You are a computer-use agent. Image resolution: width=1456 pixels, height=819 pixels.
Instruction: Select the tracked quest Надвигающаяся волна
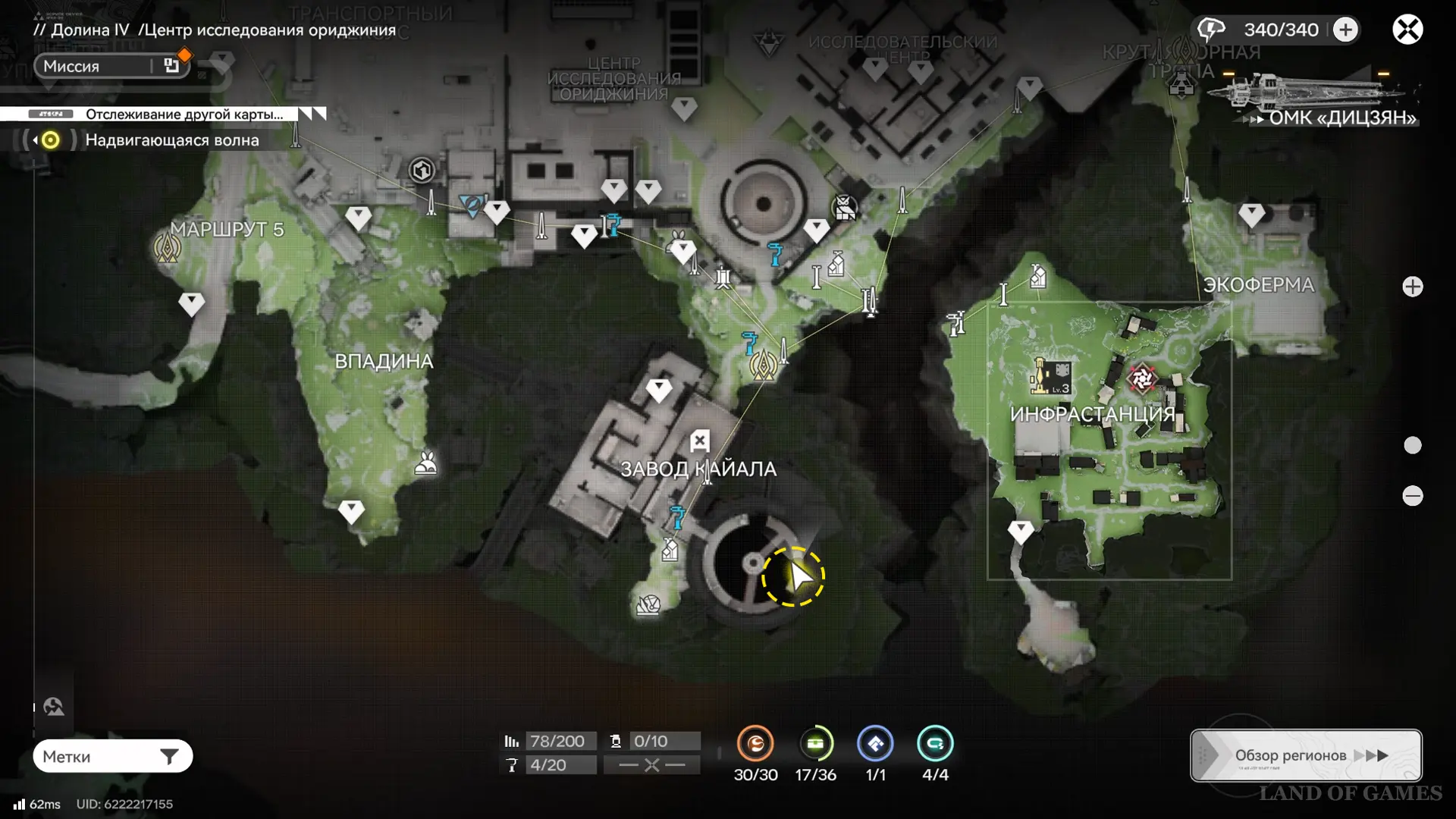point(171,140)
